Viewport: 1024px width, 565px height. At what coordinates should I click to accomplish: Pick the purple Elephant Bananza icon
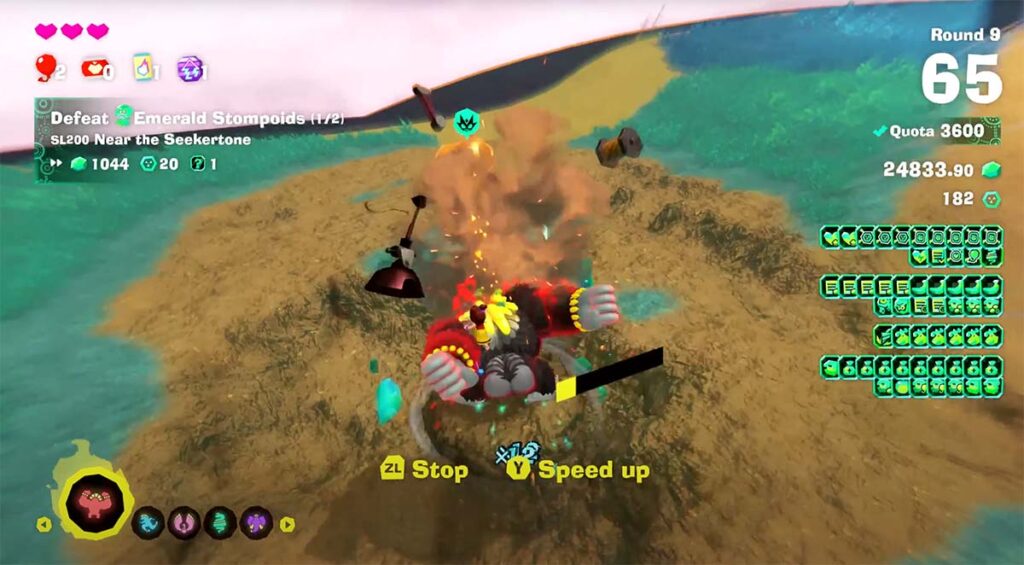point(256,522)
